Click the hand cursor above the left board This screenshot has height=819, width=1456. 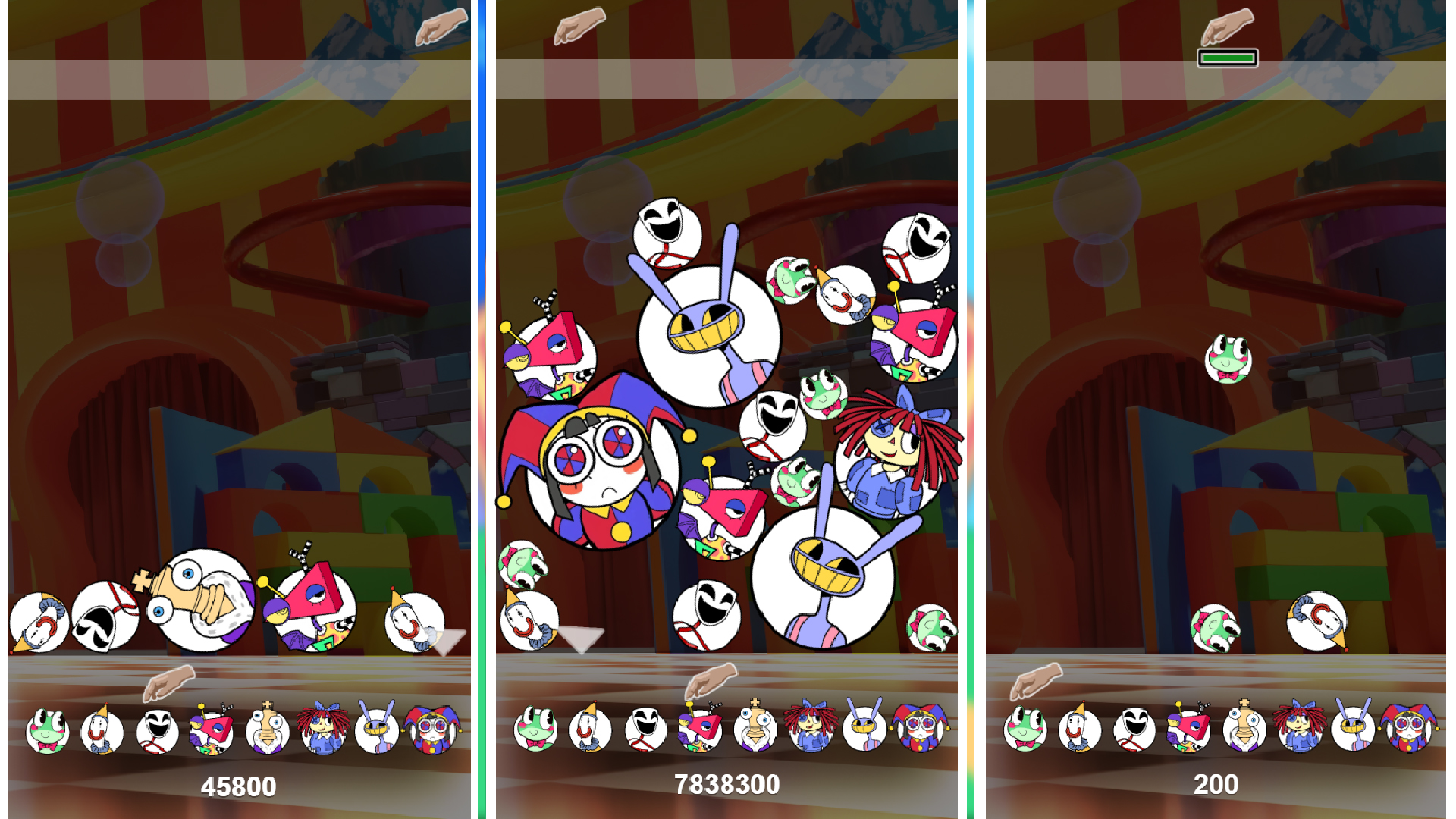pyautogui.click(x=442, y=25)
